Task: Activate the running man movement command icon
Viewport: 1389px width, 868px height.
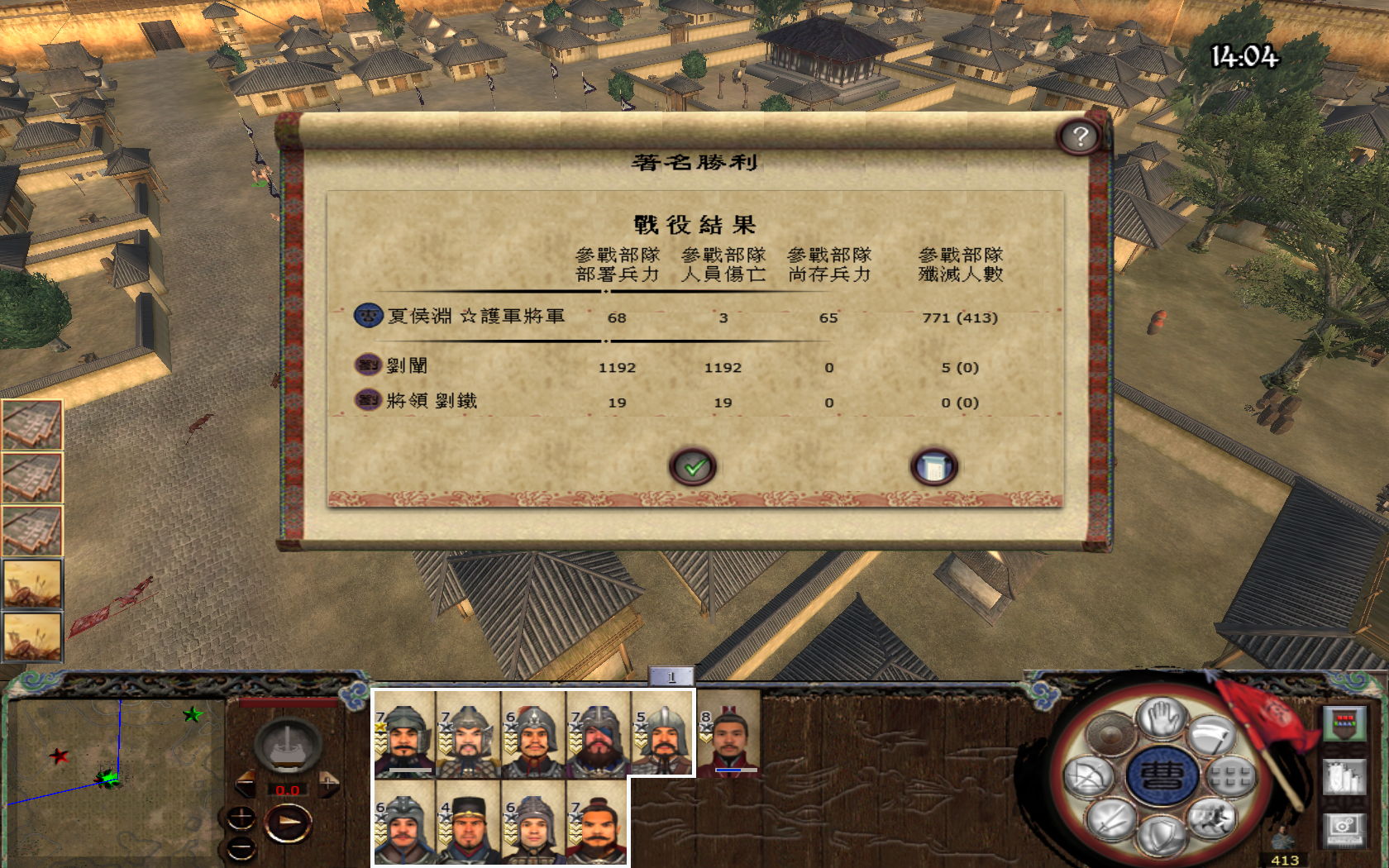Action: 1210,818
